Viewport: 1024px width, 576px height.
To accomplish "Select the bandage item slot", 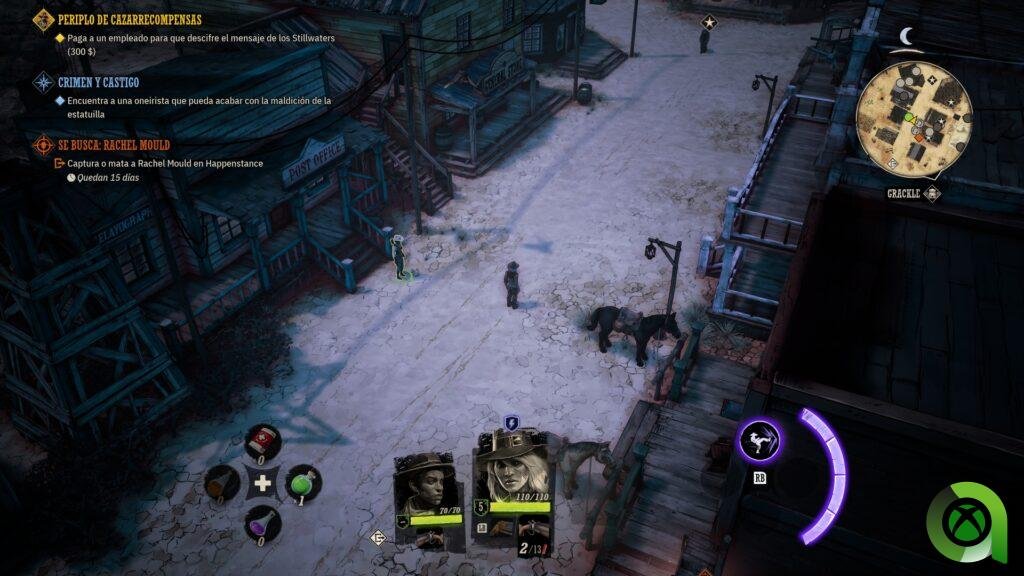I will (263, 441).
